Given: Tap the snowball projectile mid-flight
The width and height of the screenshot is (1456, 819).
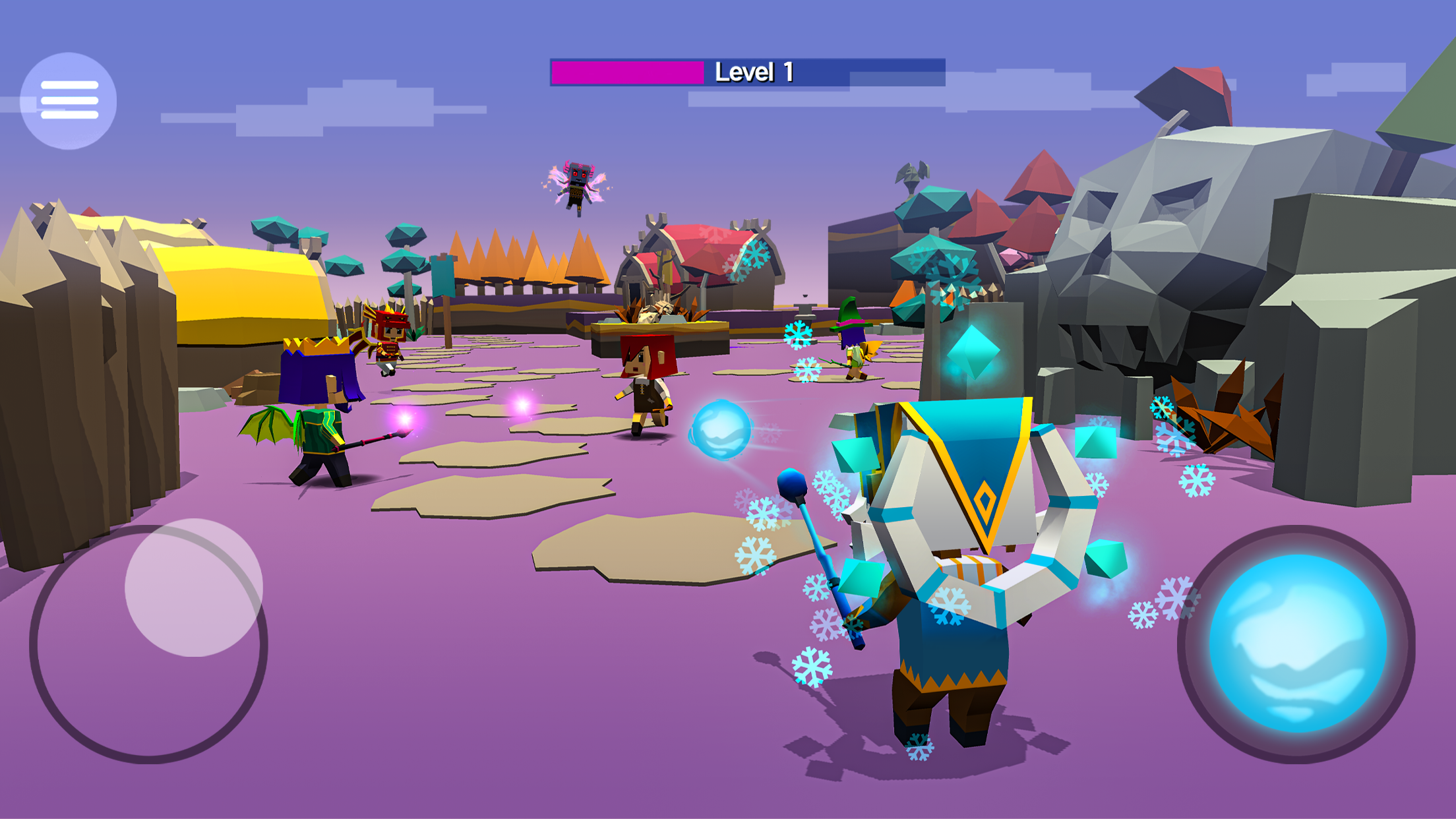Looking at the screenshot, I should click(721, 430).
